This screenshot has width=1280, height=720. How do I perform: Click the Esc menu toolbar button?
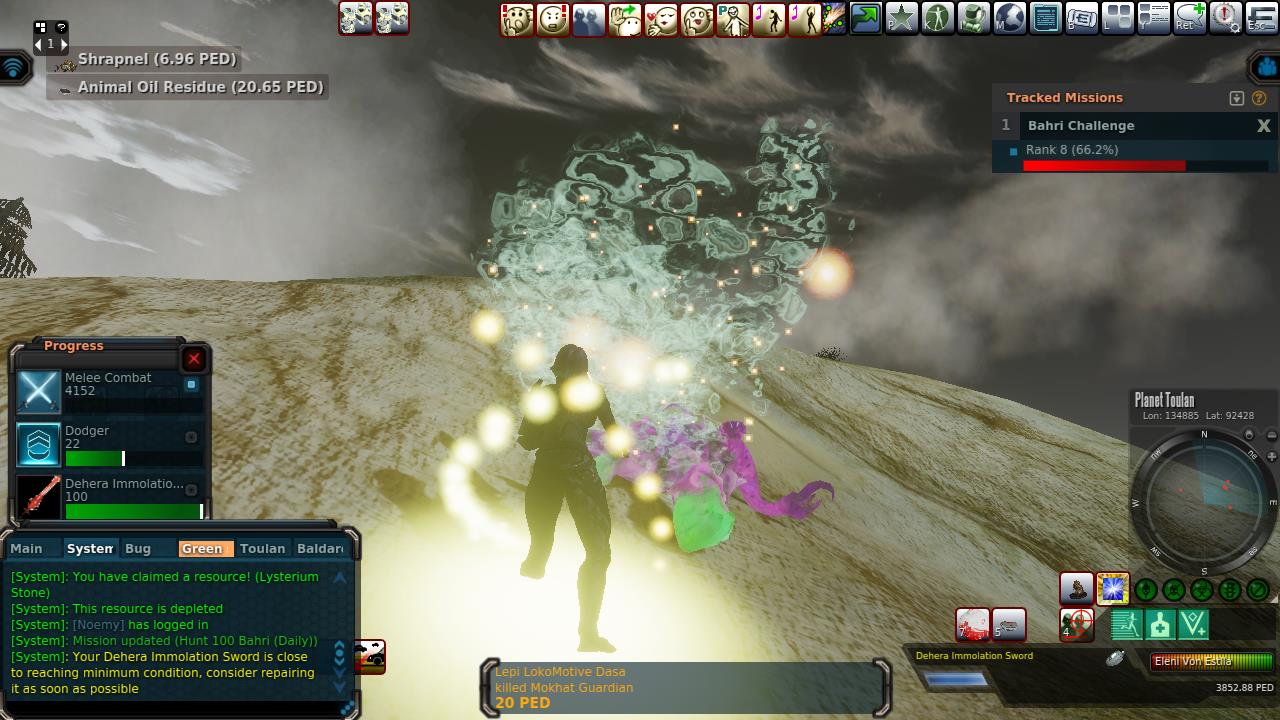[1262, 18]
